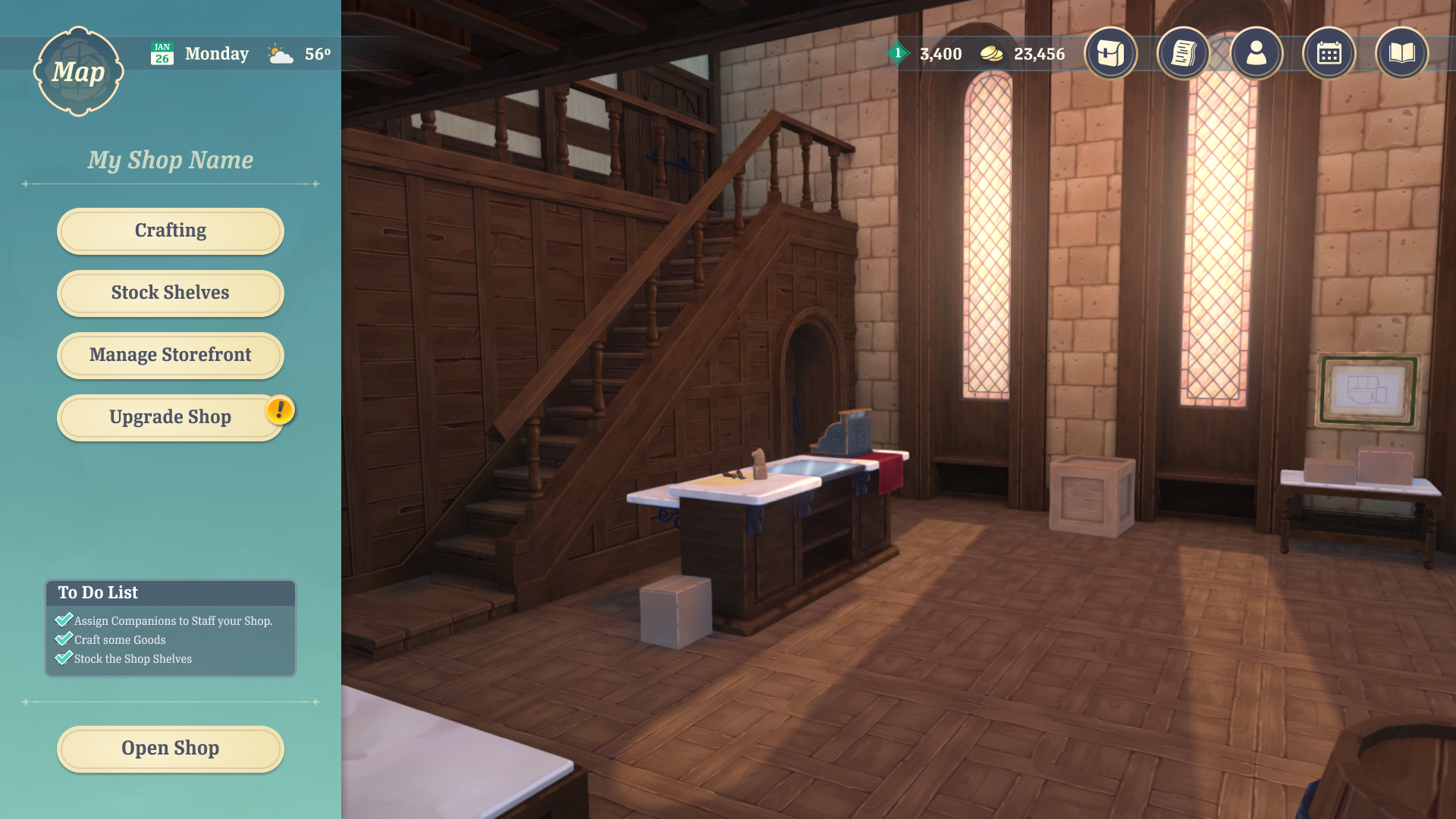
Task: Click the Open Shop button
Action: (171, 748)
